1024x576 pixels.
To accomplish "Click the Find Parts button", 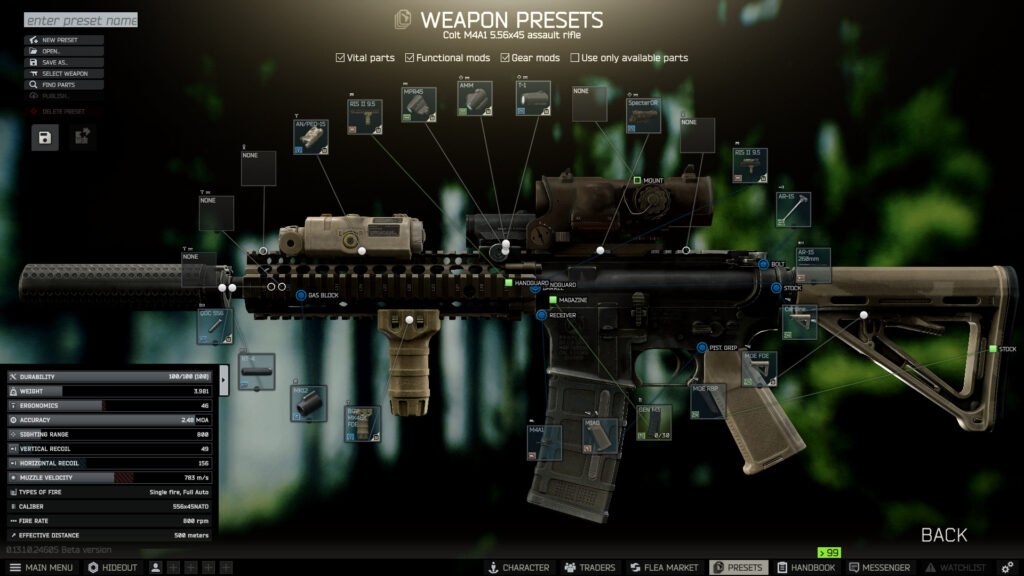I will click(64, 85).
